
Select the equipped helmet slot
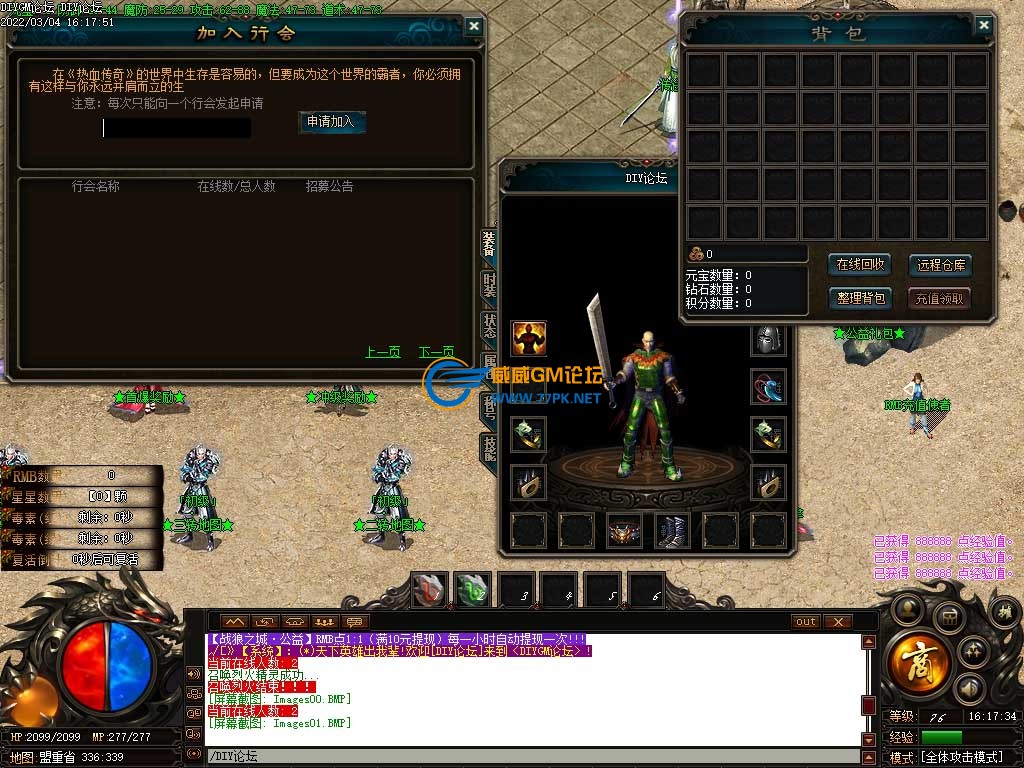coord(768,339)
